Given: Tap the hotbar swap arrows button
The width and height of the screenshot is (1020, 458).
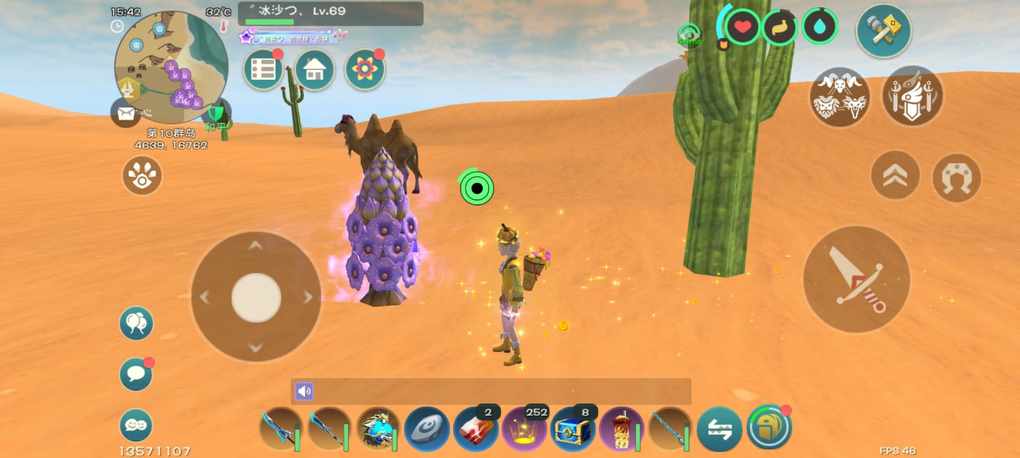Looking at the screenshot, I should 719,429.
